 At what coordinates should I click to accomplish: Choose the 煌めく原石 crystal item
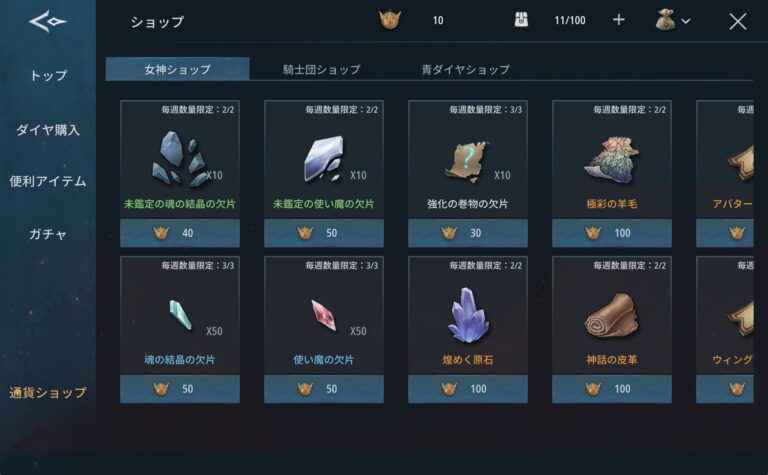[468, 316]
